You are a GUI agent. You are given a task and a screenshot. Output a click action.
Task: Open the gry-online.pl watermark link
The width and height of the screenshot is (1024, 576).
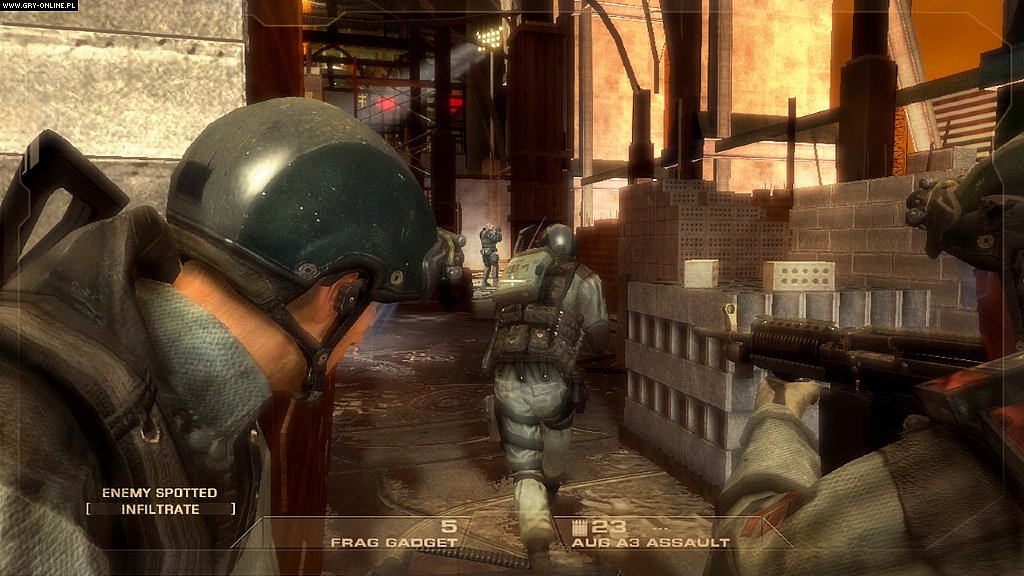[39, 6]
